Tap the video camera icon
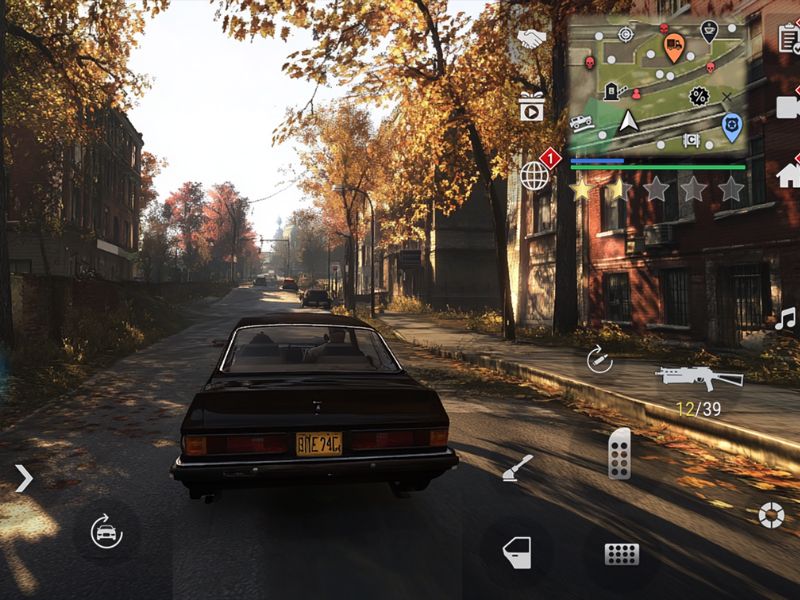The height and width of the screenshot is (600, 800). (x=789, y=106)
